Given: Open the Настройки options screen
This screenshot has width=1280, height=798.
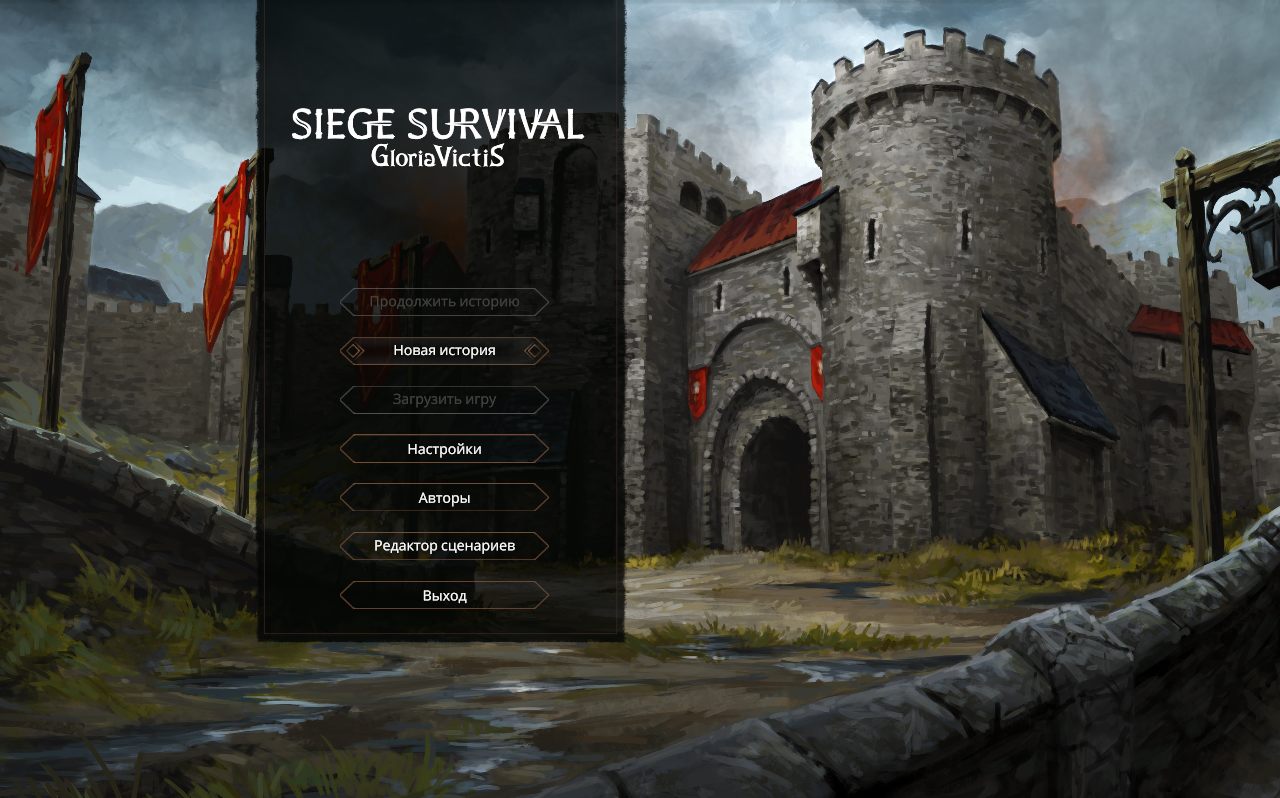Looking at the screenshot, I should (x=443, y=448).
